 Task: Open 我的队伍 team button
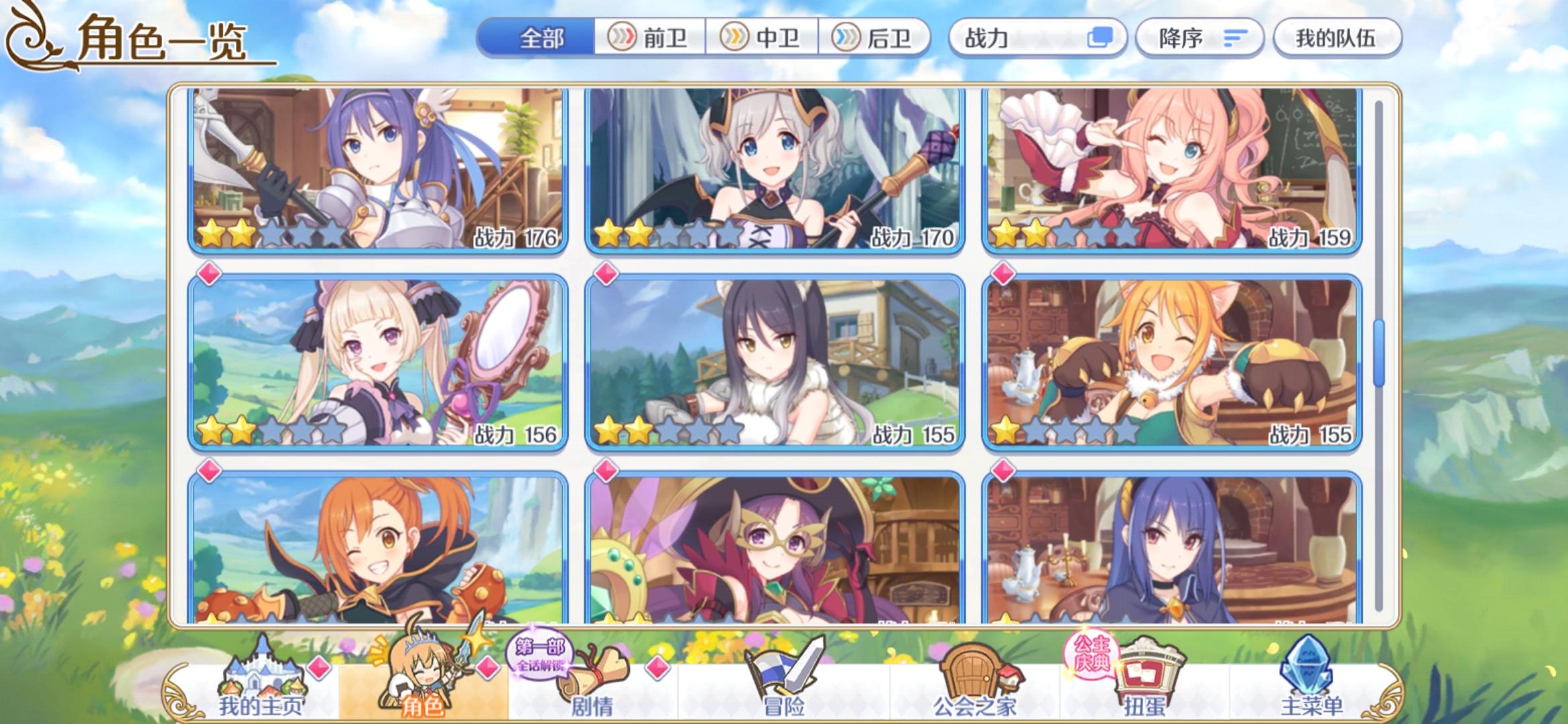1337,38
